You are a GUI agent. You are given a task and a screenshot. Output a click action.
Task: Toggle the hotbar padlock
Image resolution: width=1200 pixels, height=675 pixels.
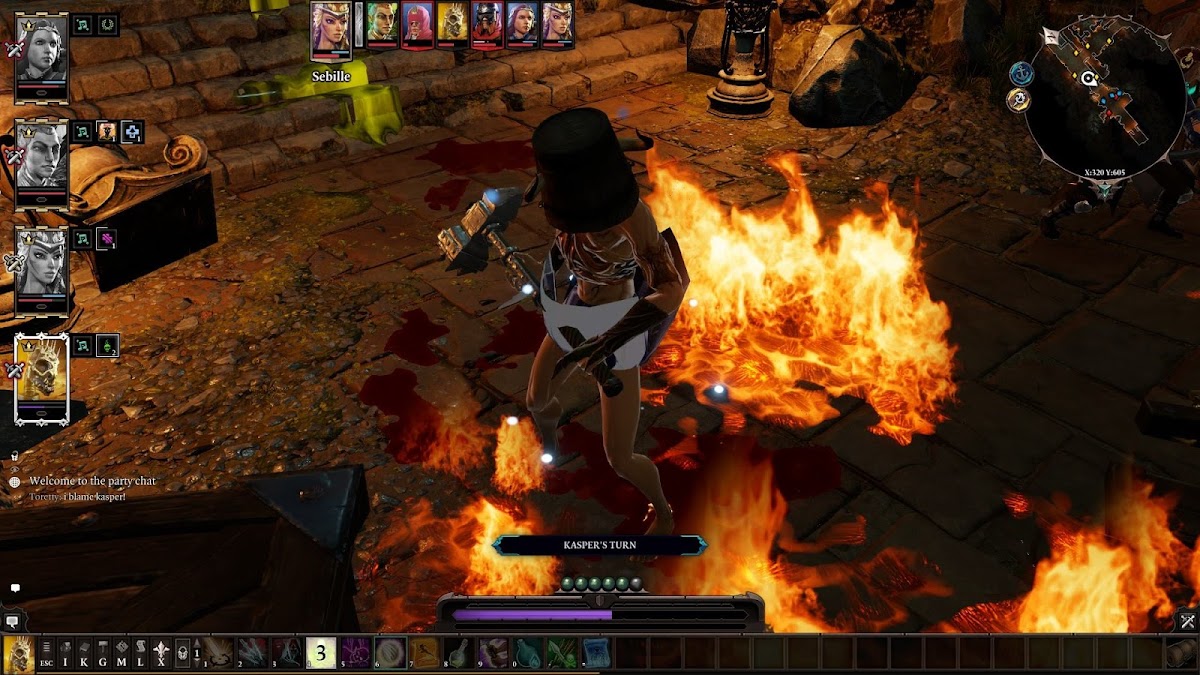click(x=183, y=652)
